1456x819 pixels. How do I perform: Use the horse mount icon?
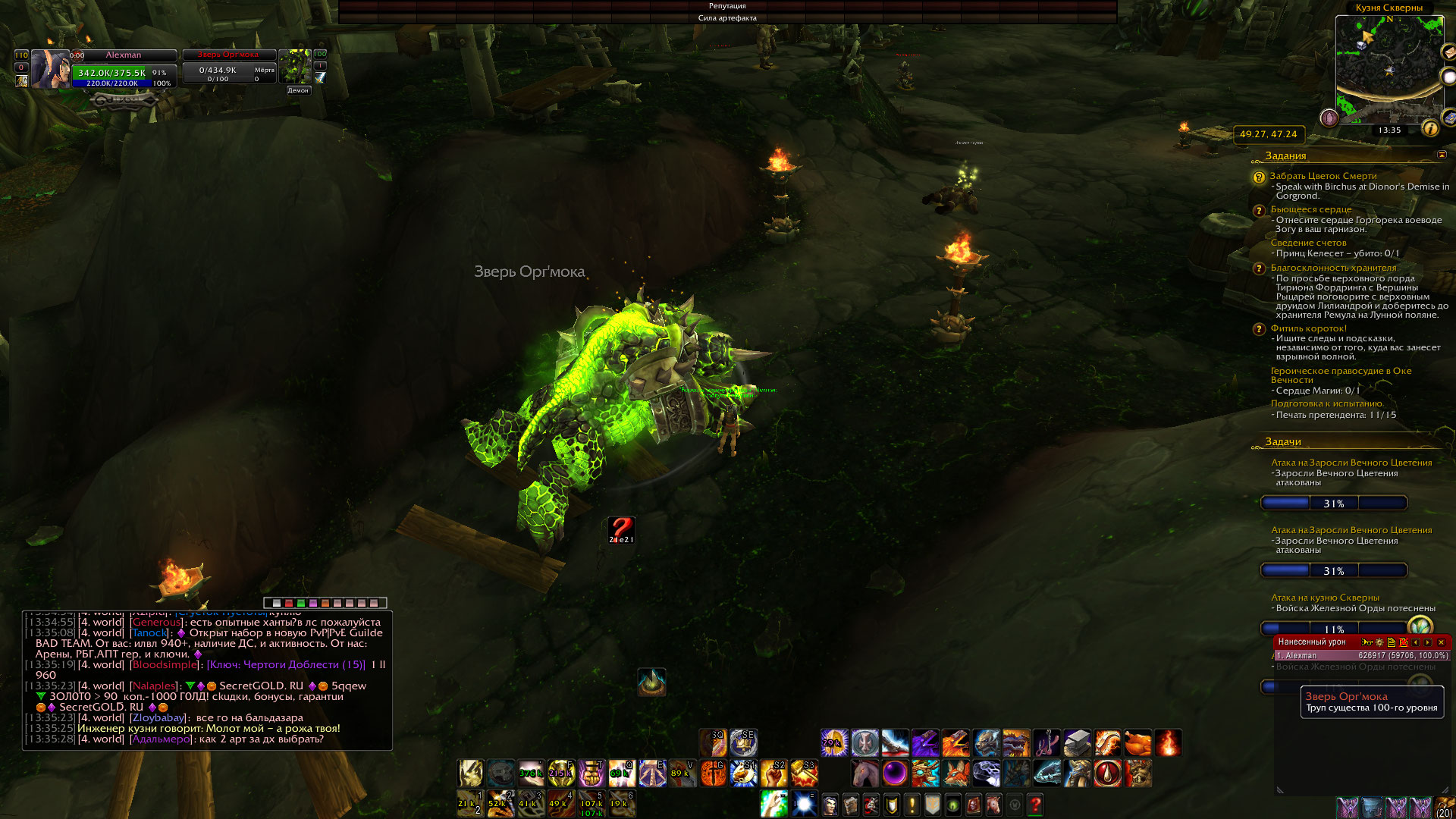pos(864,773)
